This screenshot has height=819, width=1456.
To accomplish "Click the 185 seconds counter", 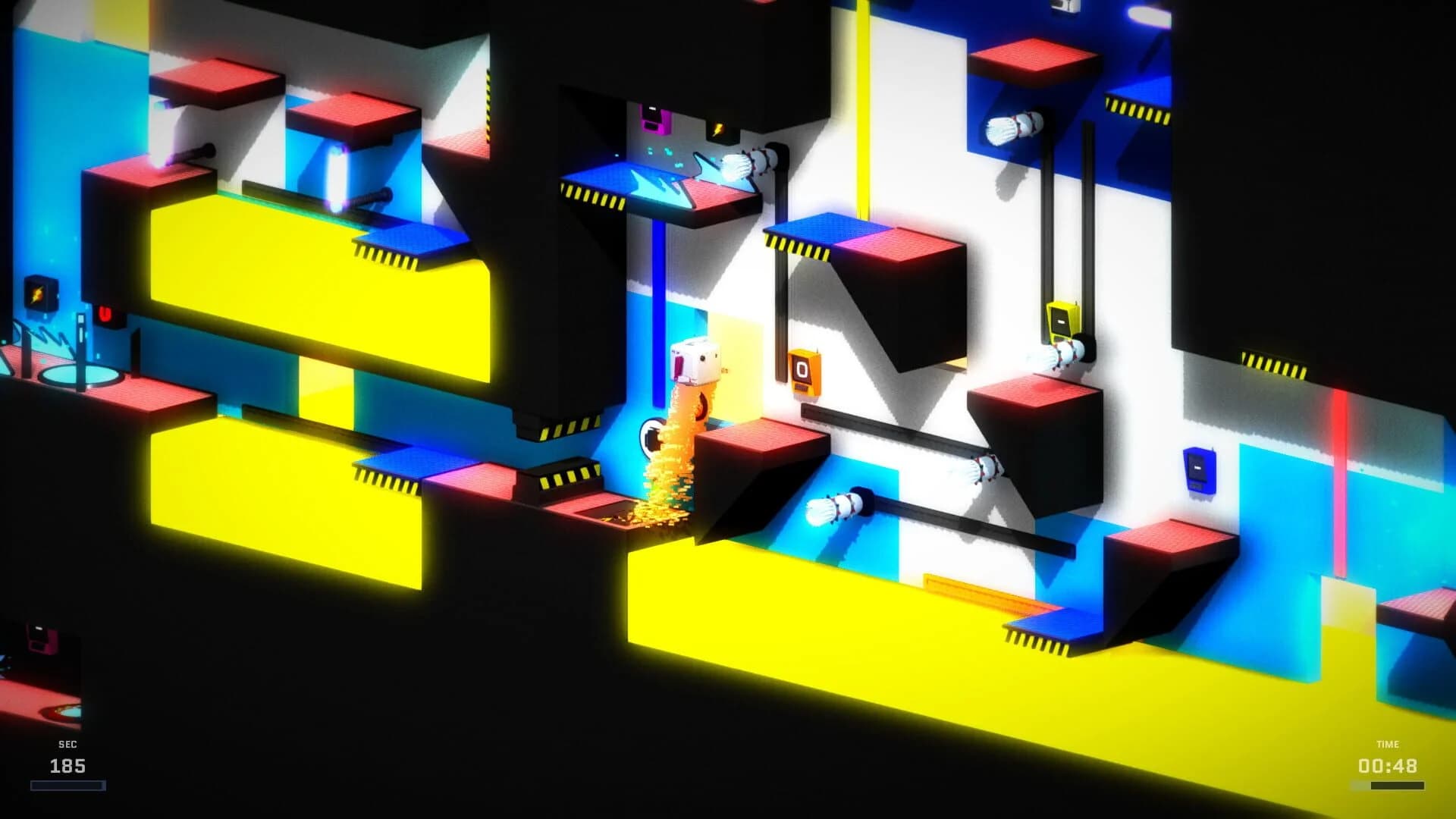I will pos(67,766).
